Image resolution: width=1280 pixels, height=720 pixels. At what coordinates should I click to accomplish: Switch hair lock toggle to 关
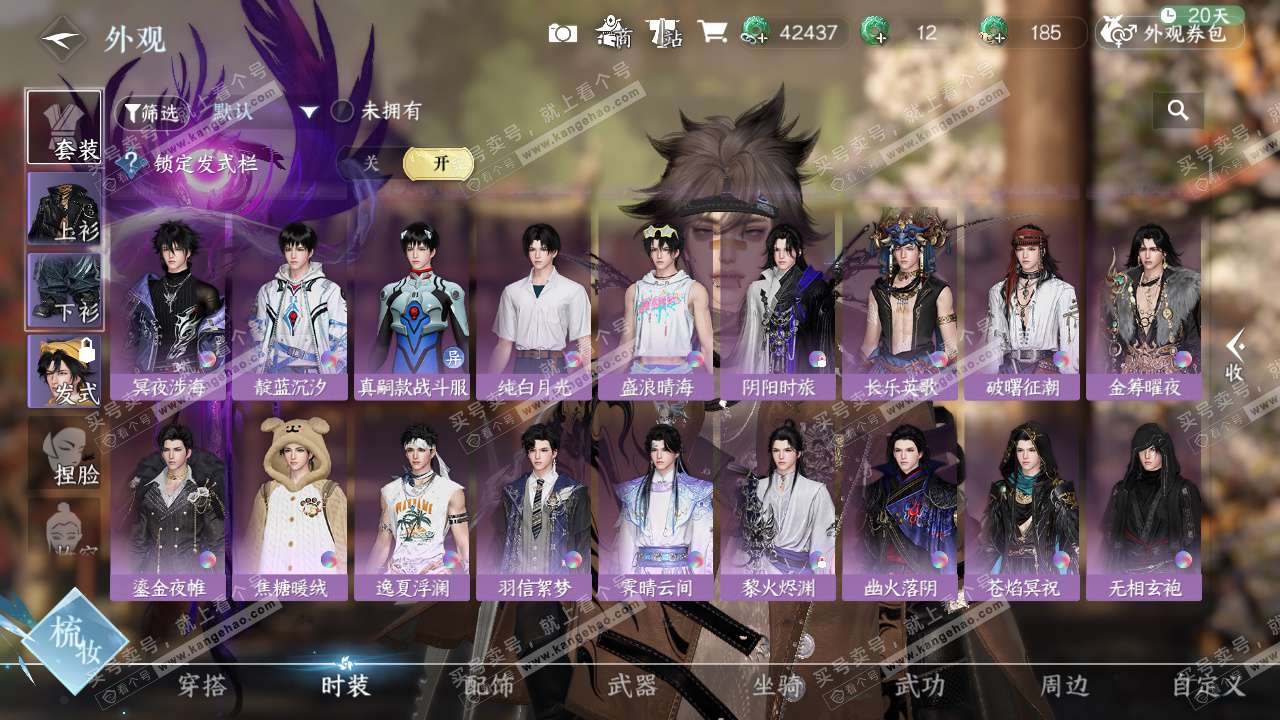click(x=371, y=164)
